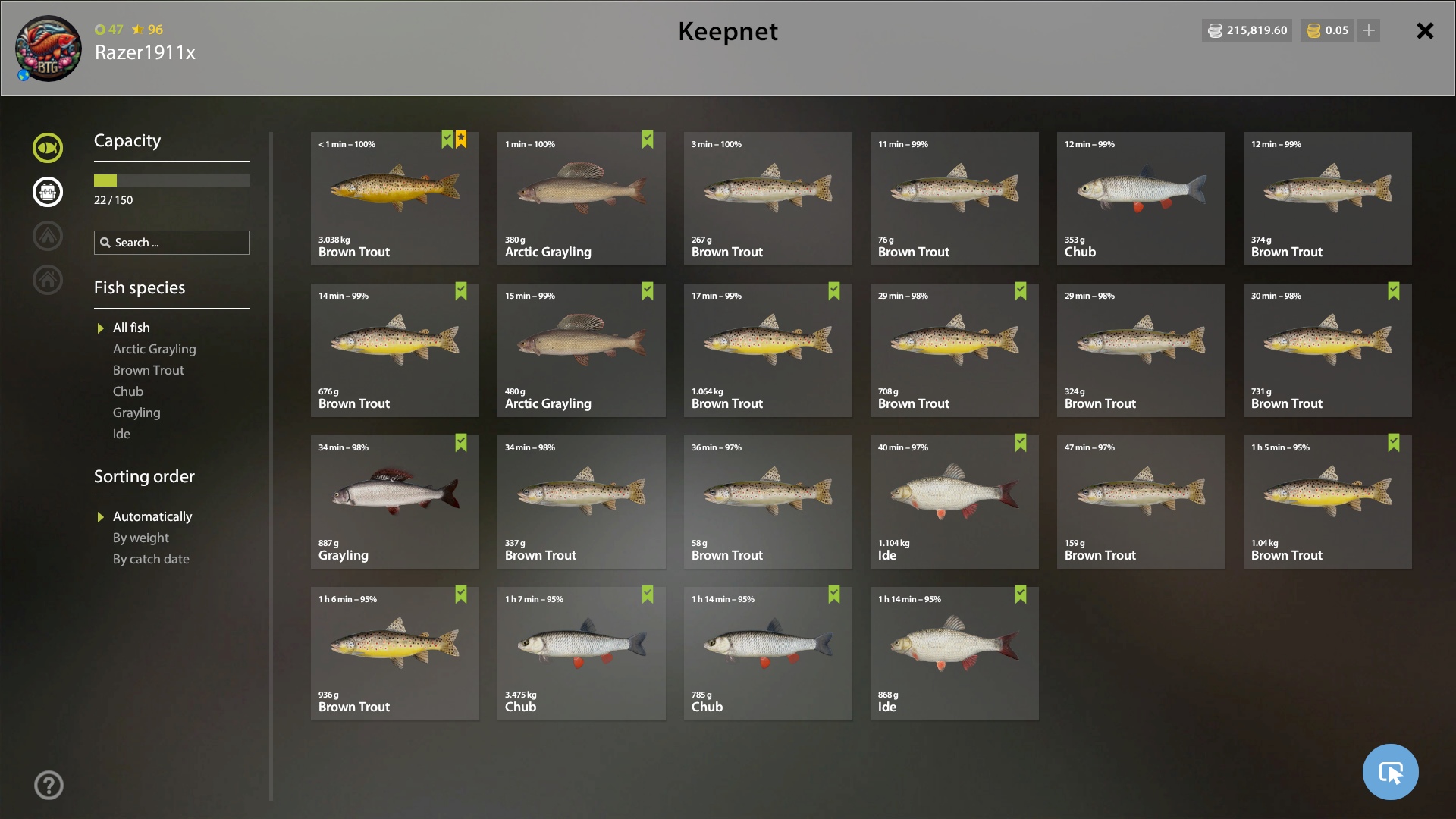
Task: Show only Ide fish
Action: (x=121, y=434)
